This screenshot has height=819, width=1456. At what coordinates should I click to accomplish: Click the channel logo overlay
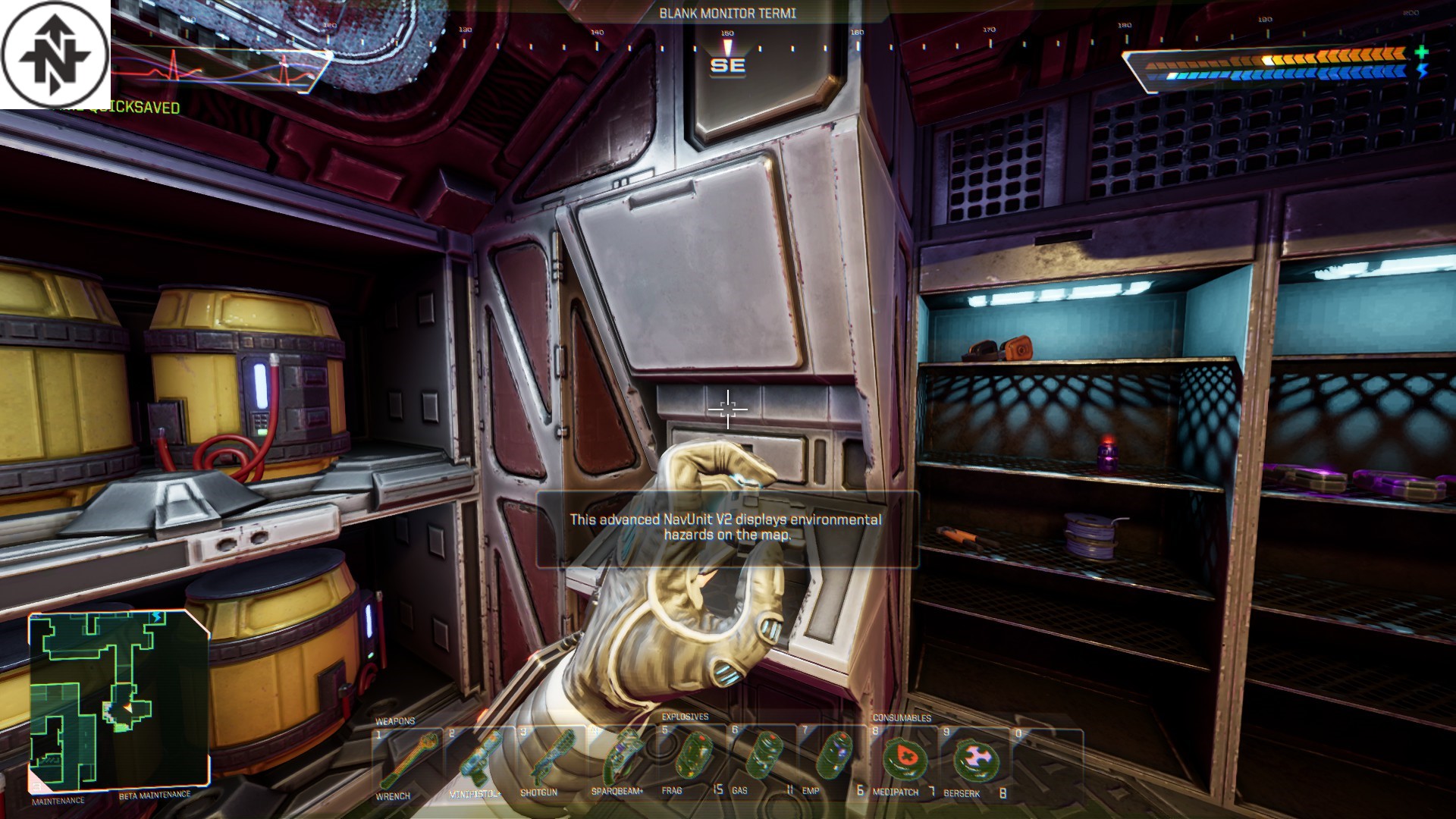tap(55, 55)
